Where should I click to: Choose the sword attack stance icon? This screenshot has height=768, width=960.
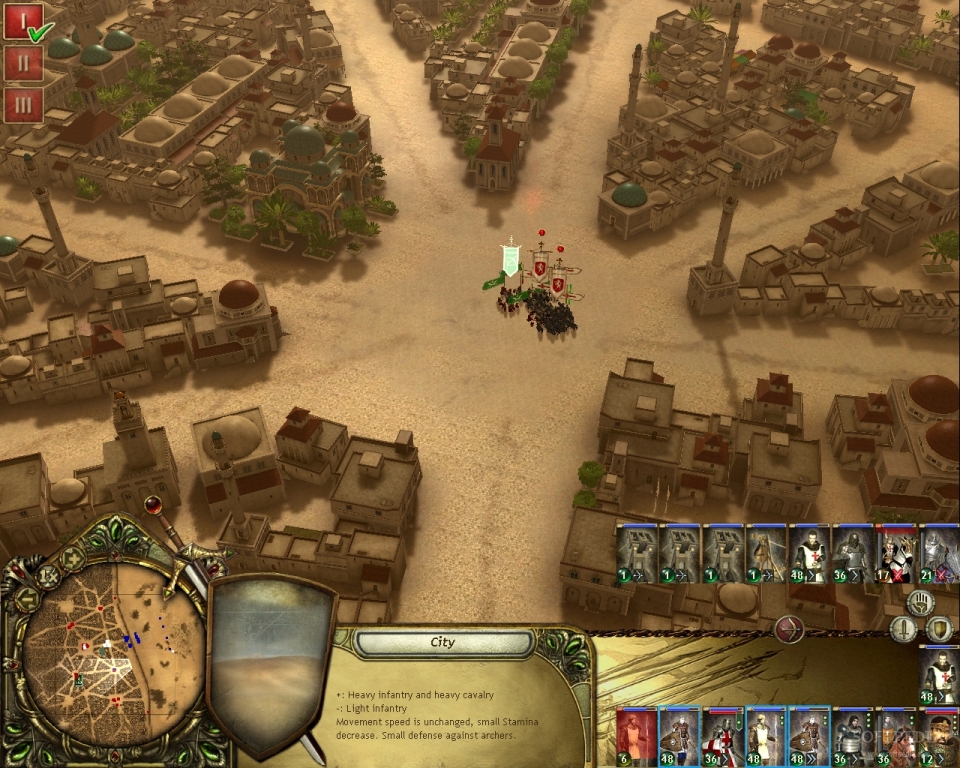[x=904, y=630]
